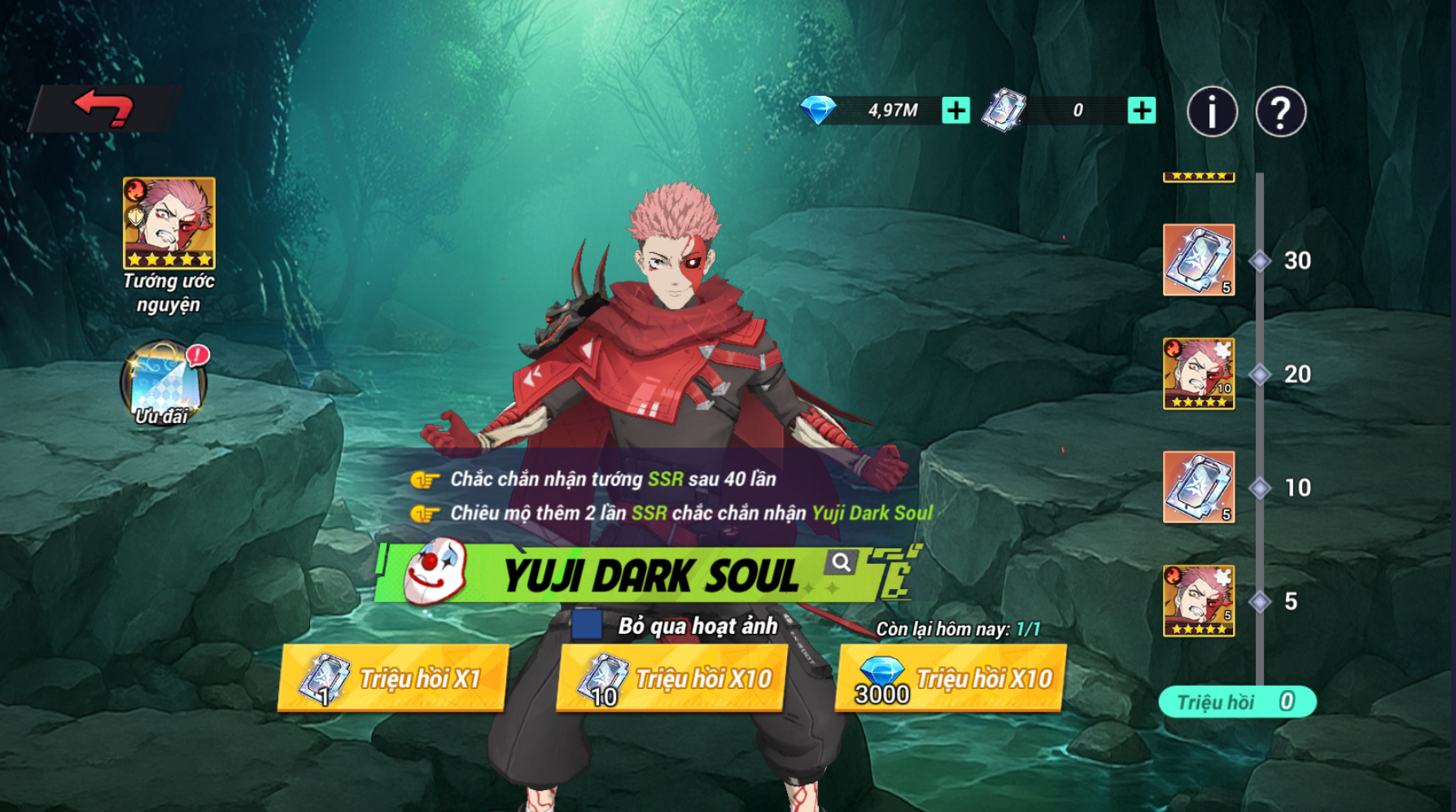View the 5-summon hero shard reward
1456x812 pixels.
point(1199,600)
